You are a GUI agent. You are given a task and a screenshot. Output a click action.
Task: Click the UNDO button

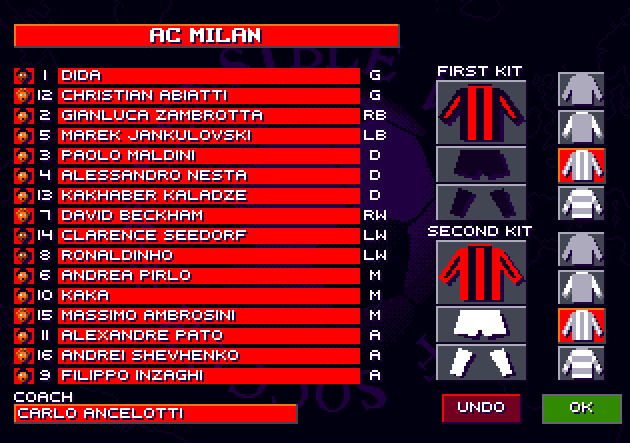point(482,408)
